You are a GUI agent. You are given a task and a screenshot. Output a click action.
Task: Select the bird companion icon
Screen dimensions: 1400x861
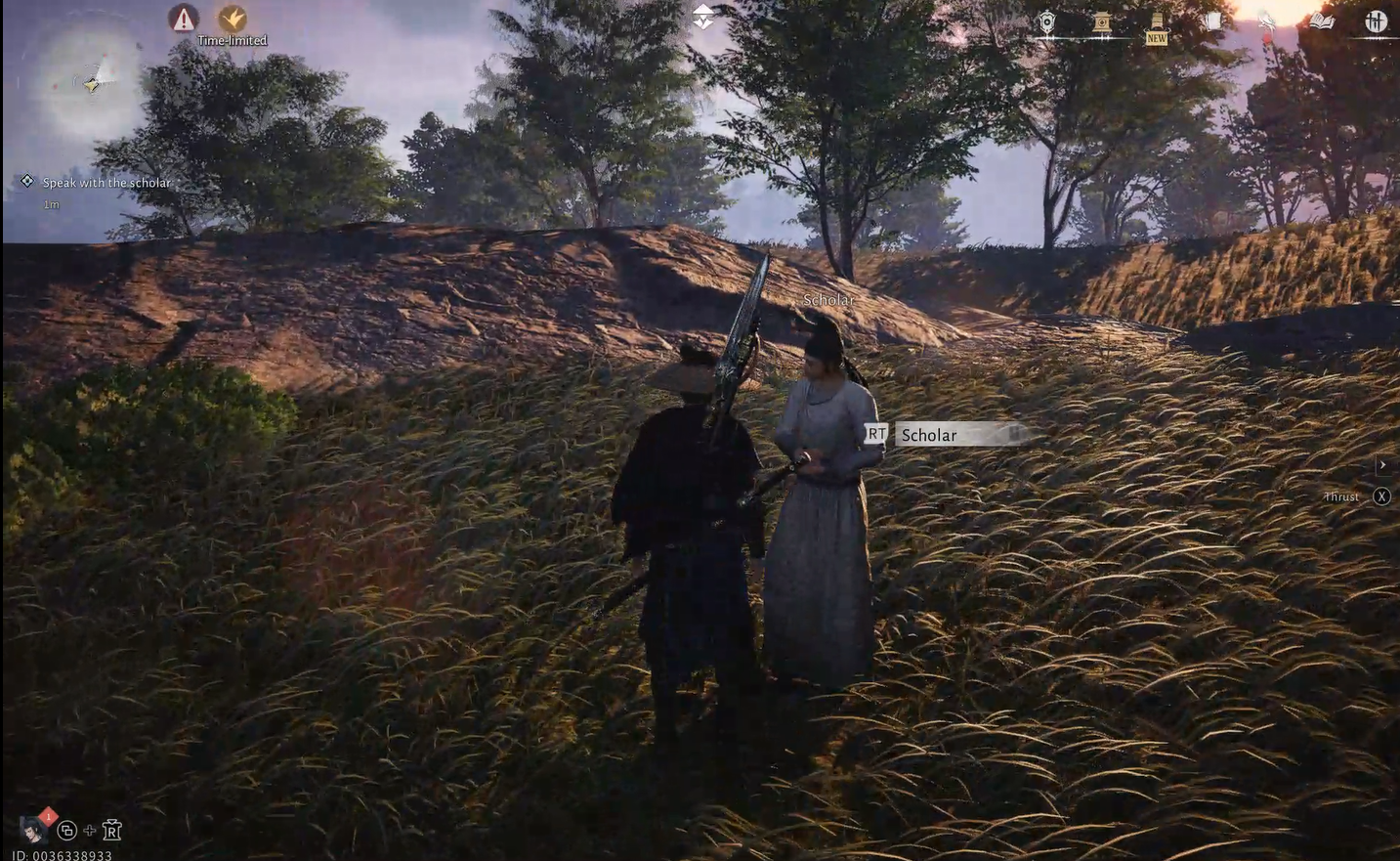click(x=1266, y=22)
